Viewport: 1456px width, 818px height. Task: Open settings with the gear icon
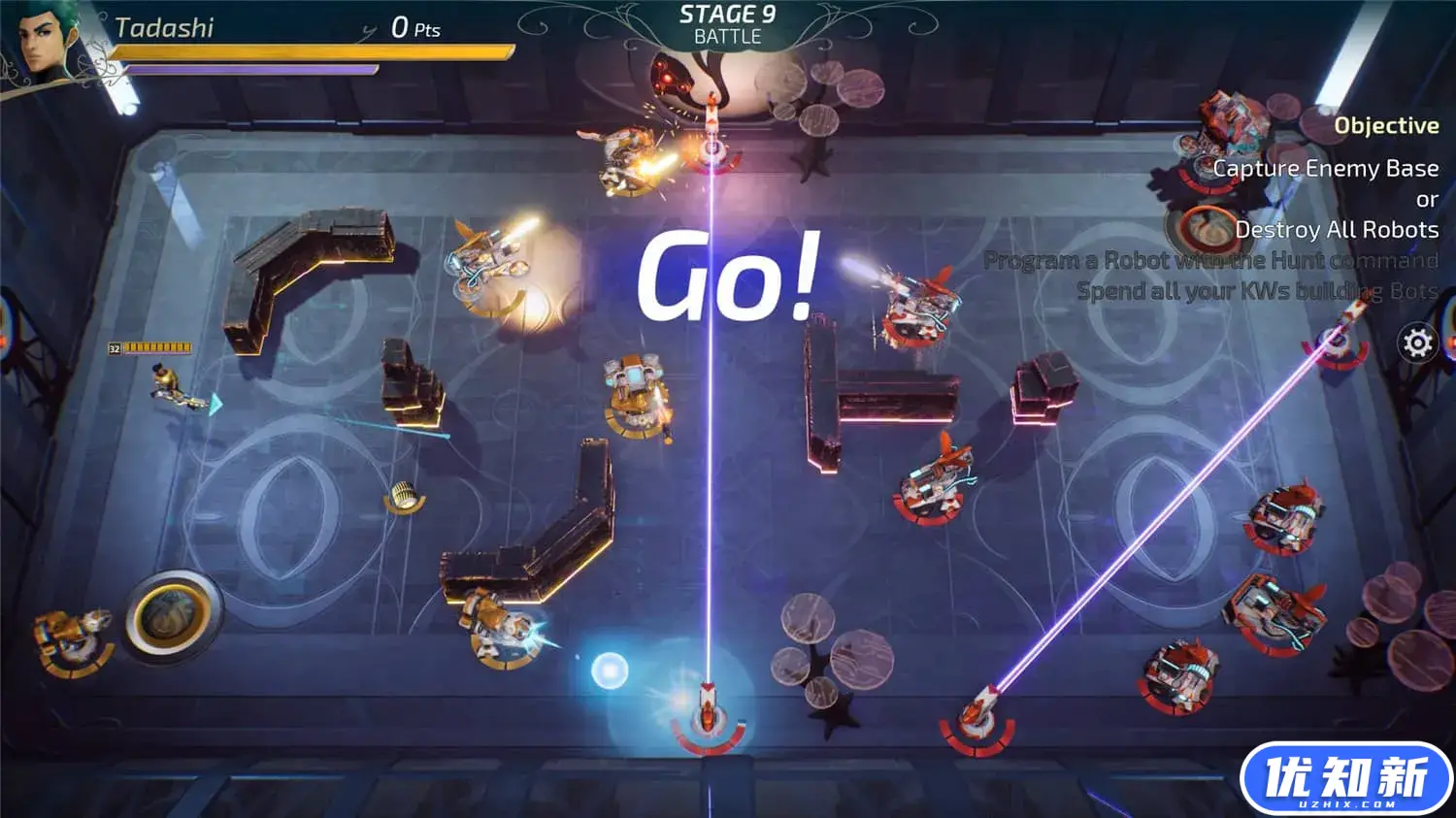tap(1418, 343)
